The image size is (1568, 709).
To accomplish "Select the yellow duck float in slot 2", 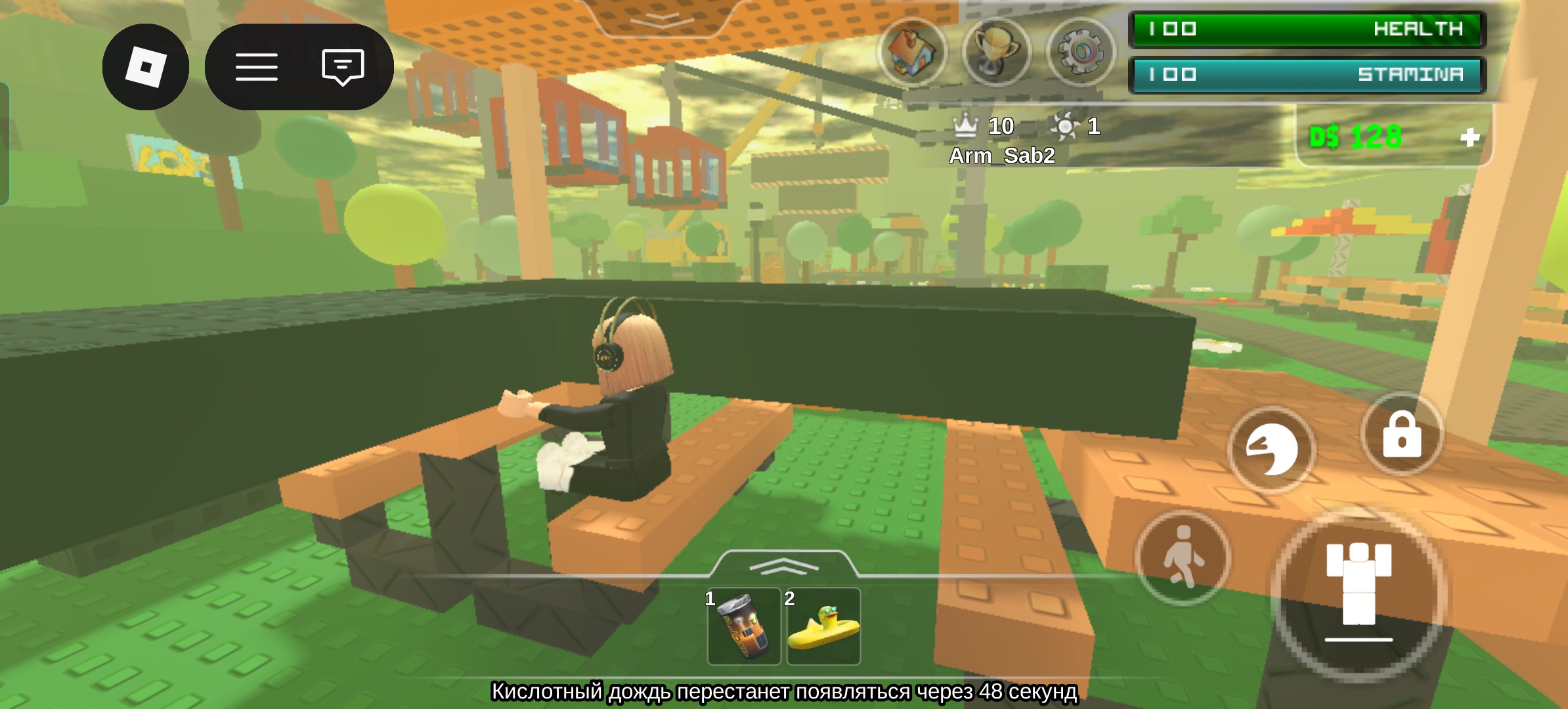I will point(823,626).
